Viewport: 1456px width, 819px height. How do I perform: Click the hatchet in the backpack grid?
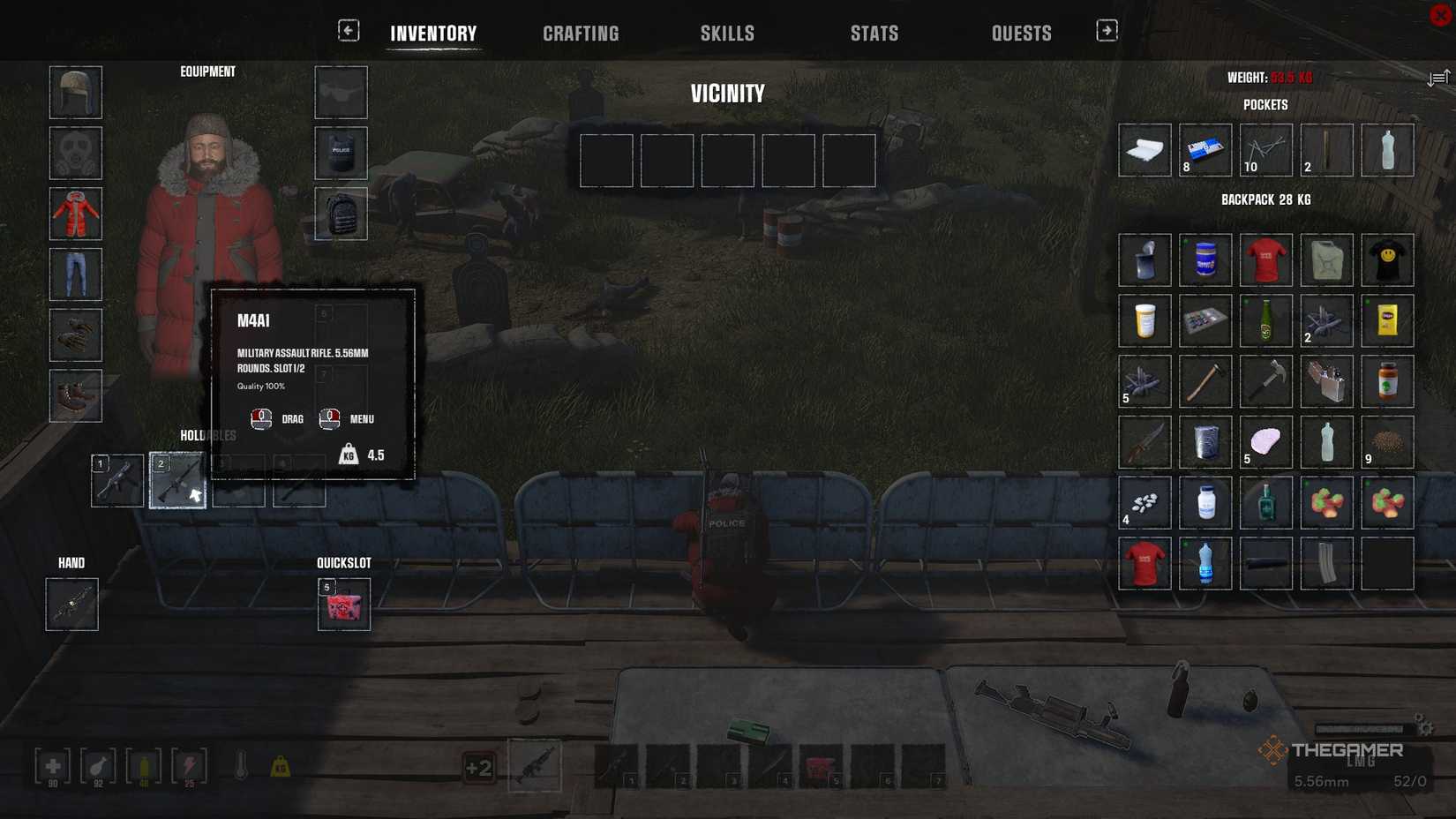(x=1205, y=381)
